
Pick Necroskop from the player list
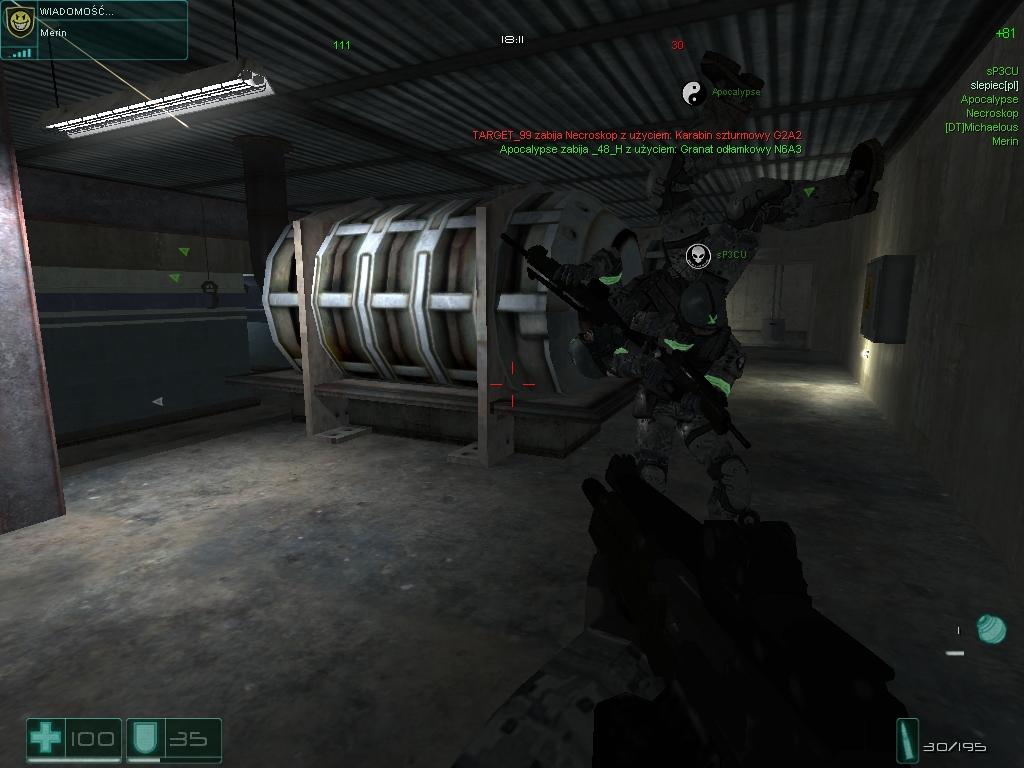coord(992,113)
